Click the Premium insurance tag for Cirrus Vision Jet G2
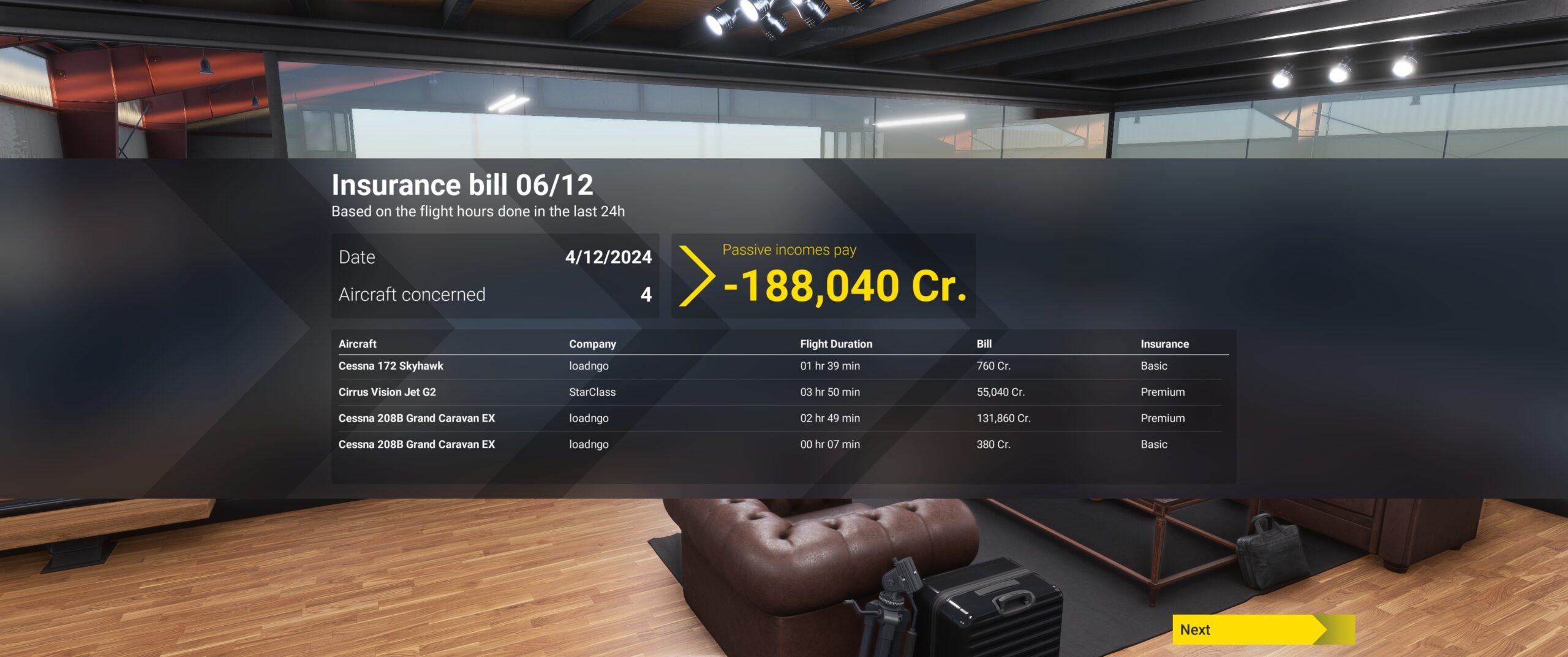 [1162, 392]
